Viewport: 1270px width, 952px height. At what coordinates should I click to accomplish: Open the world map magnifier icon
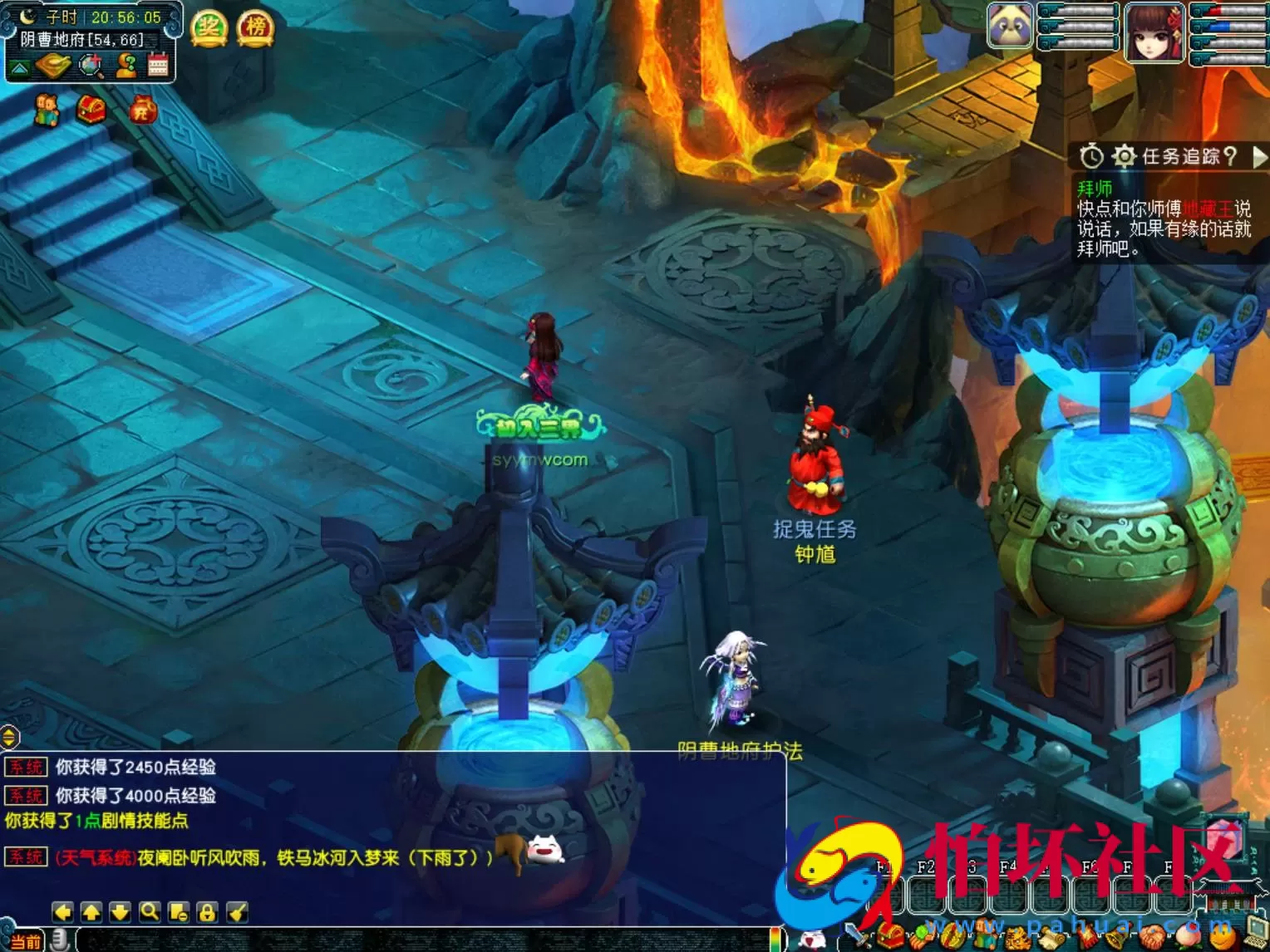tap(91, 66)
